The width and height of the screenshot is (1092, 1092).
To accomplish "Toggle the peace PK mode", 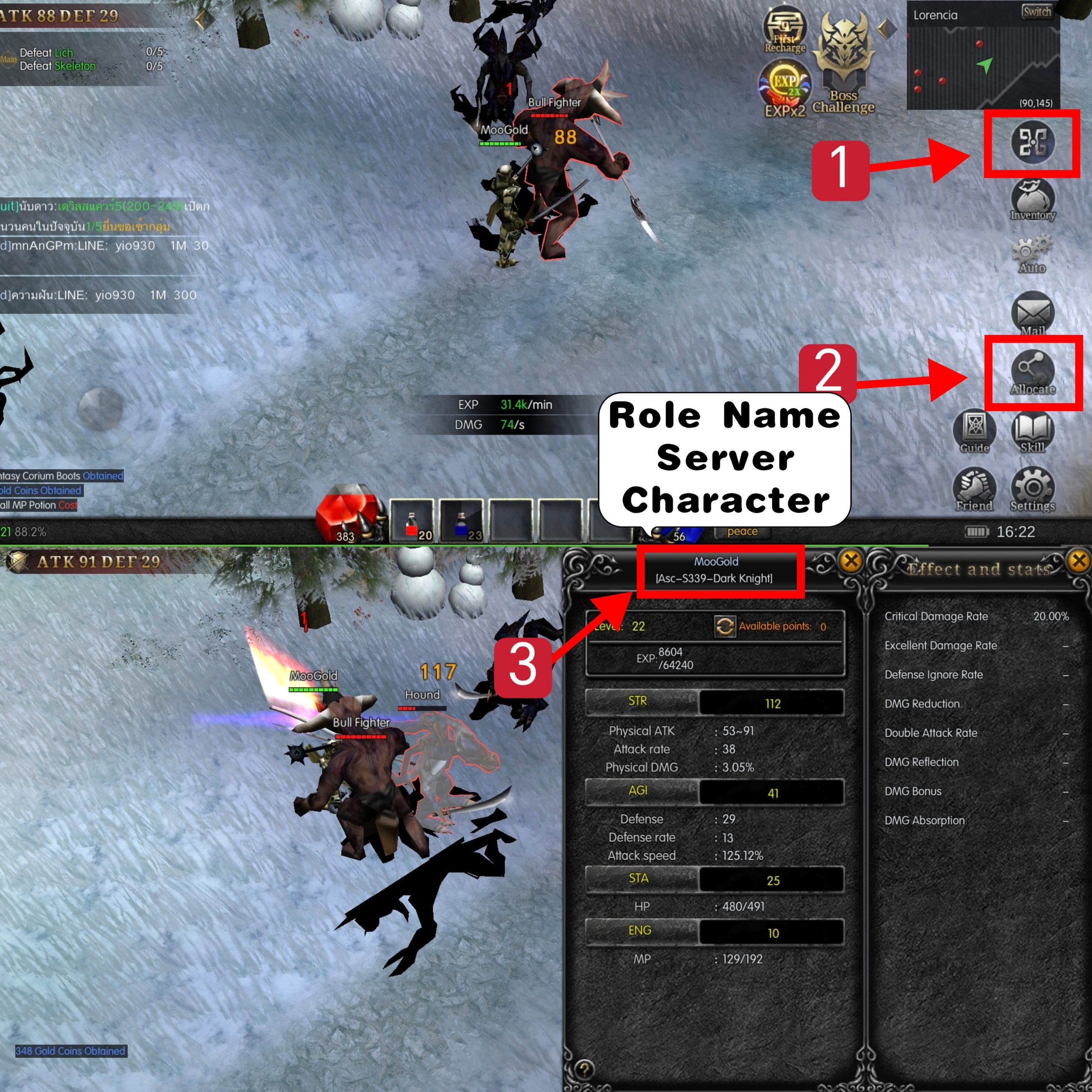I will click(x=742, y=531).
